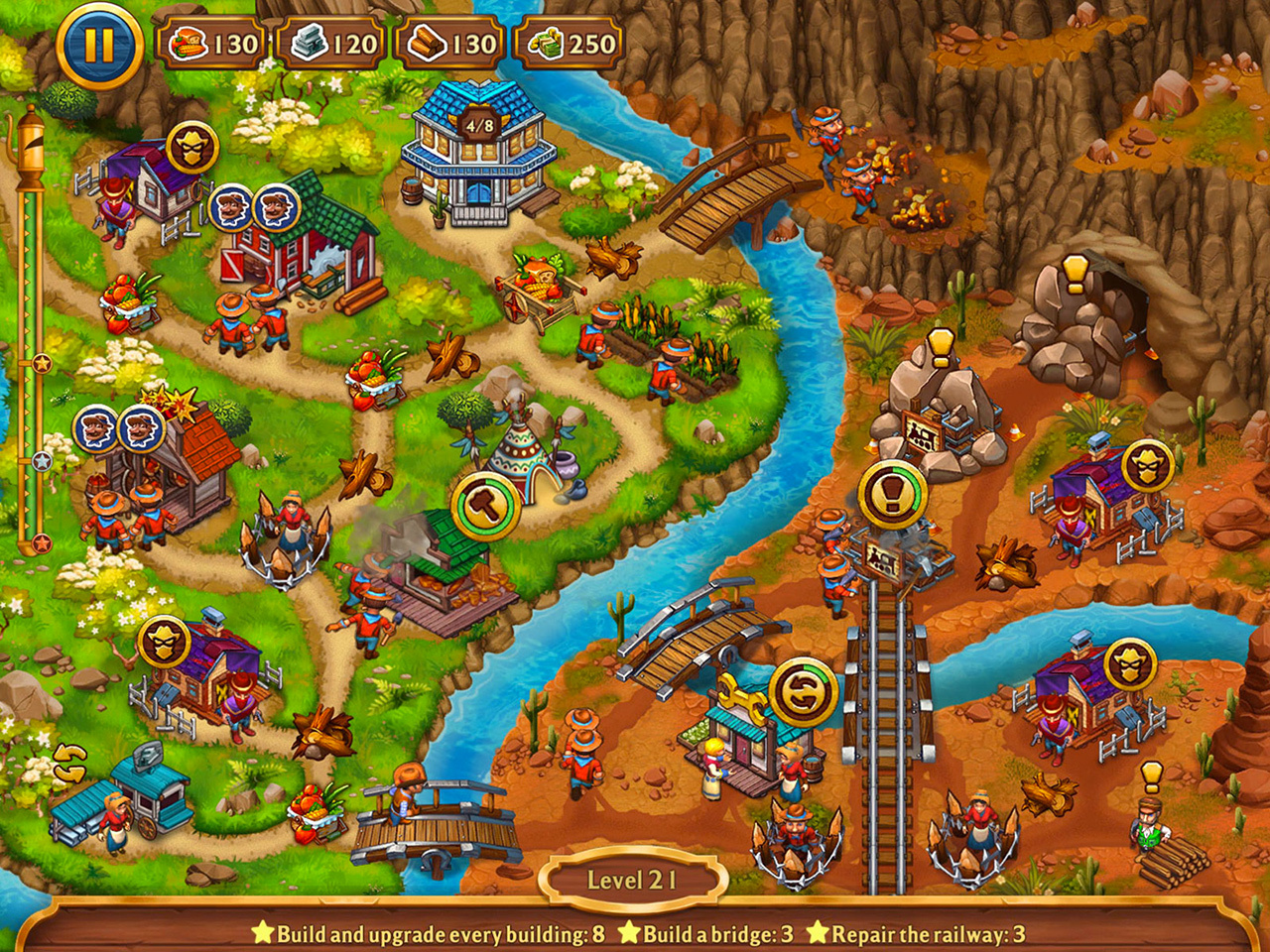Pause the game

96,45
